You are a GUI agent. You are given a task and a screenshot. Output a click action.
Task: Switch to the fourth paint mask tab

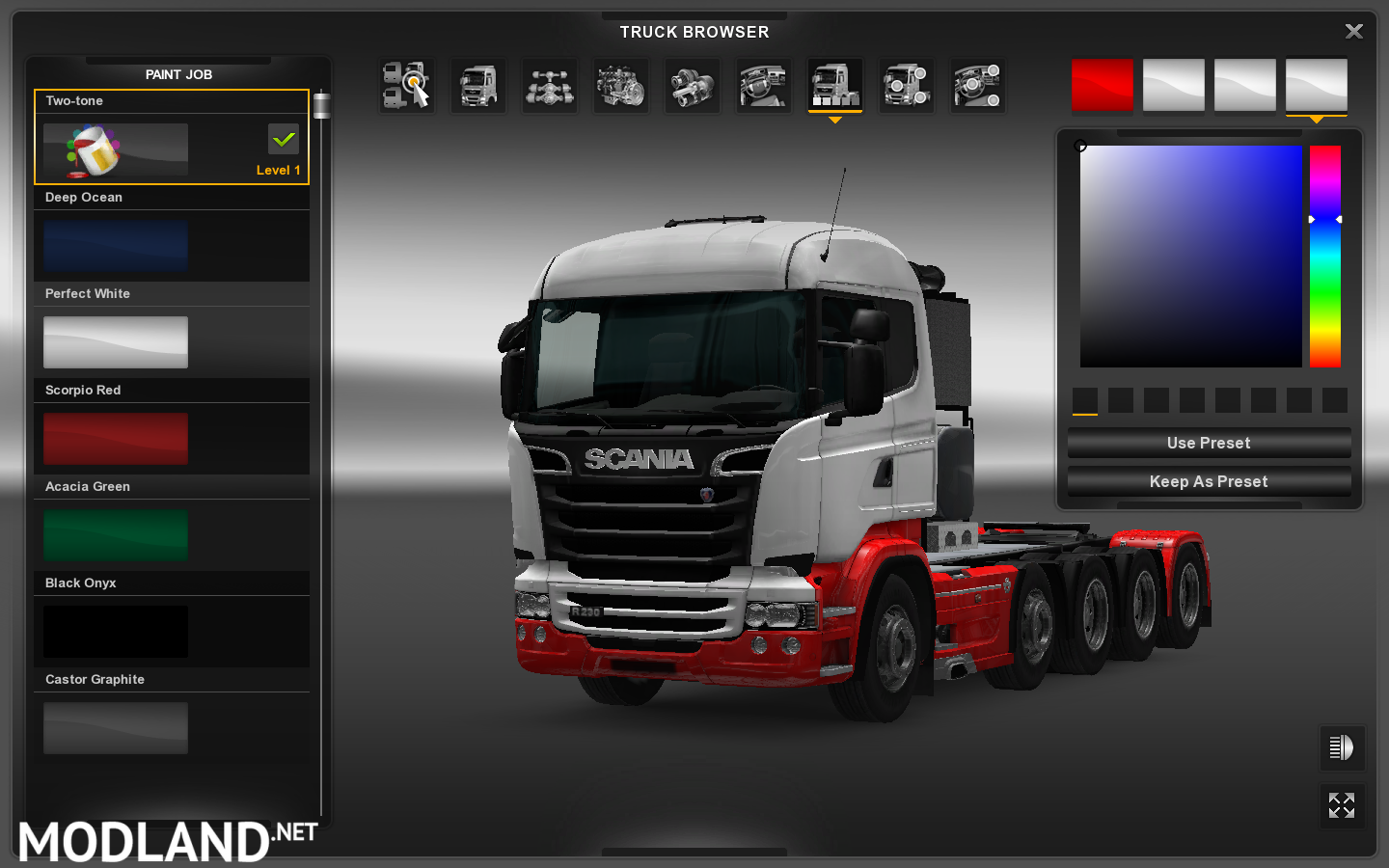[1316, 85]
